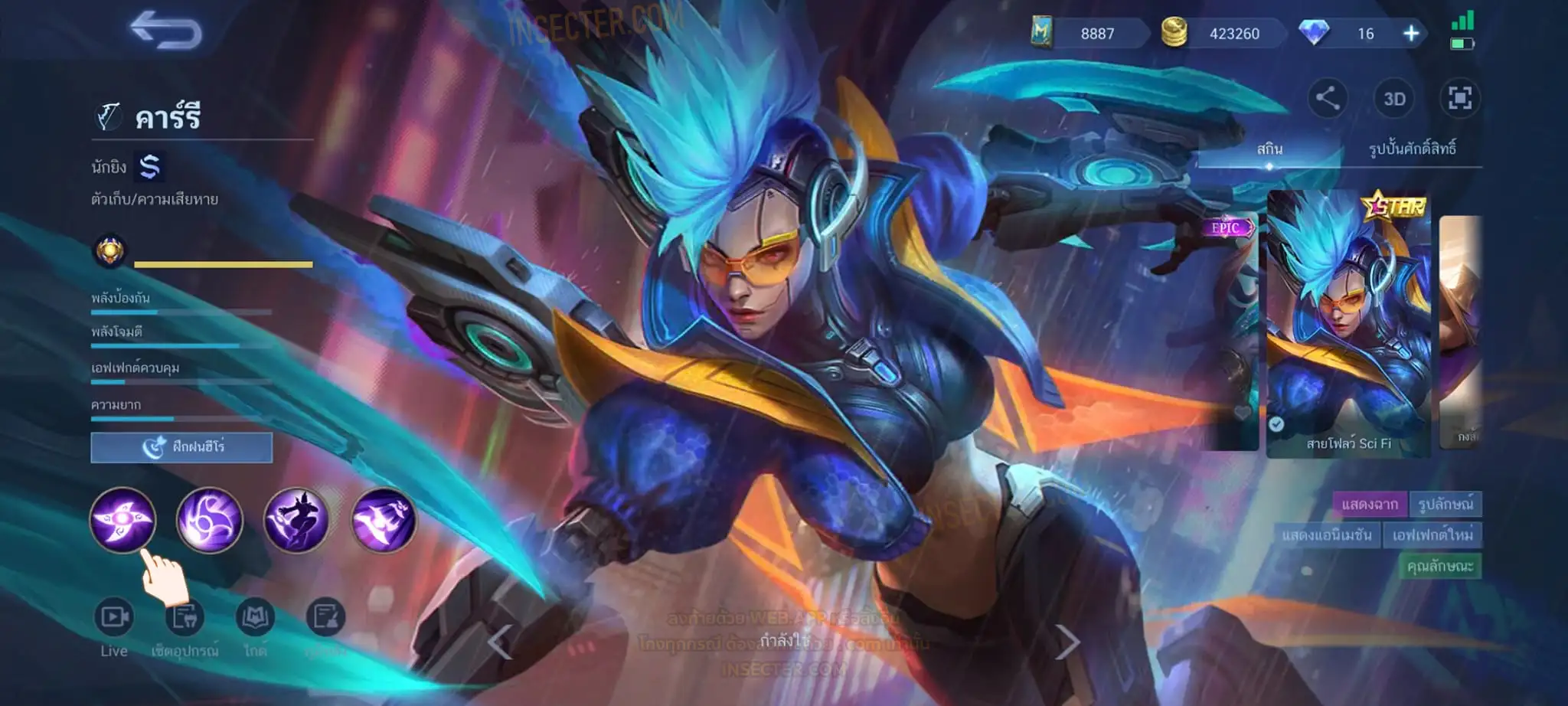The height and width of the screenshot is (706, 1568).
Task: Switch to the sacred statue tab
Action: pos(1412,149)
